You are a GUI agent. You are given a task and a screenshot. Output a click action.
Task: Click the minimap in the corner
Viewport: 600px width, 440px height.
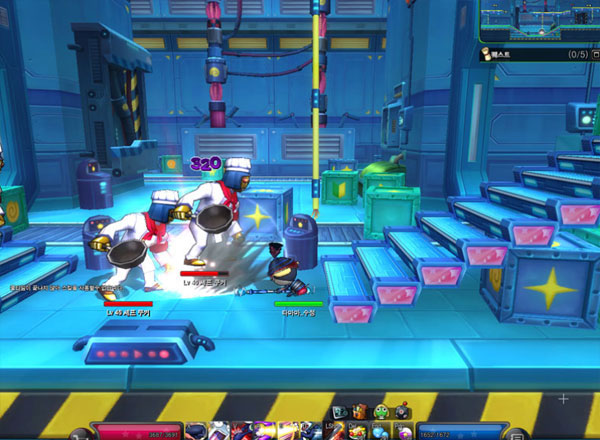[x=539, y=20]
